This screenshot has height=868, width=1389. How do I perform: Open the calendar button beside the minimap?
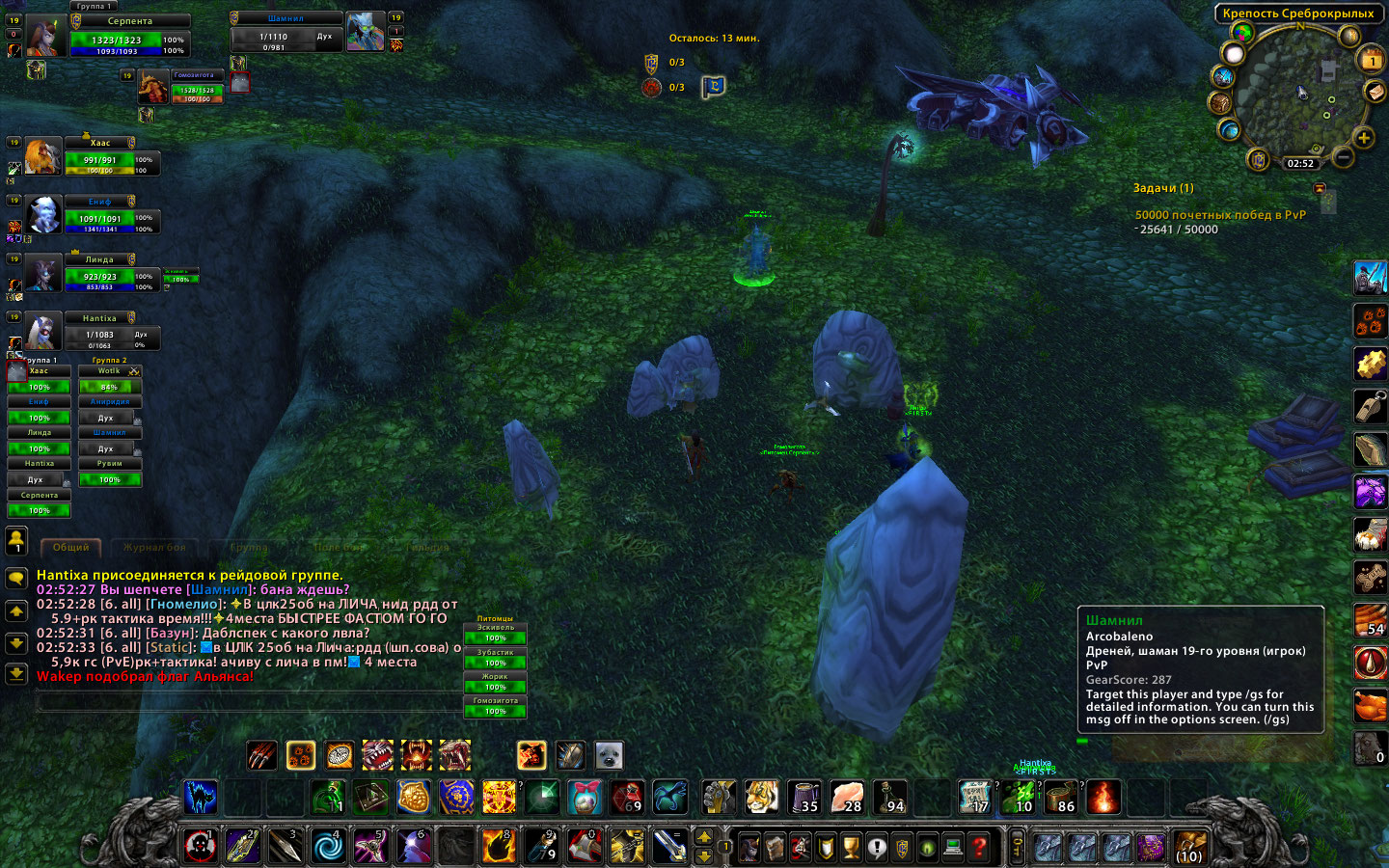pyautogui.click(x=1372, y=62)
